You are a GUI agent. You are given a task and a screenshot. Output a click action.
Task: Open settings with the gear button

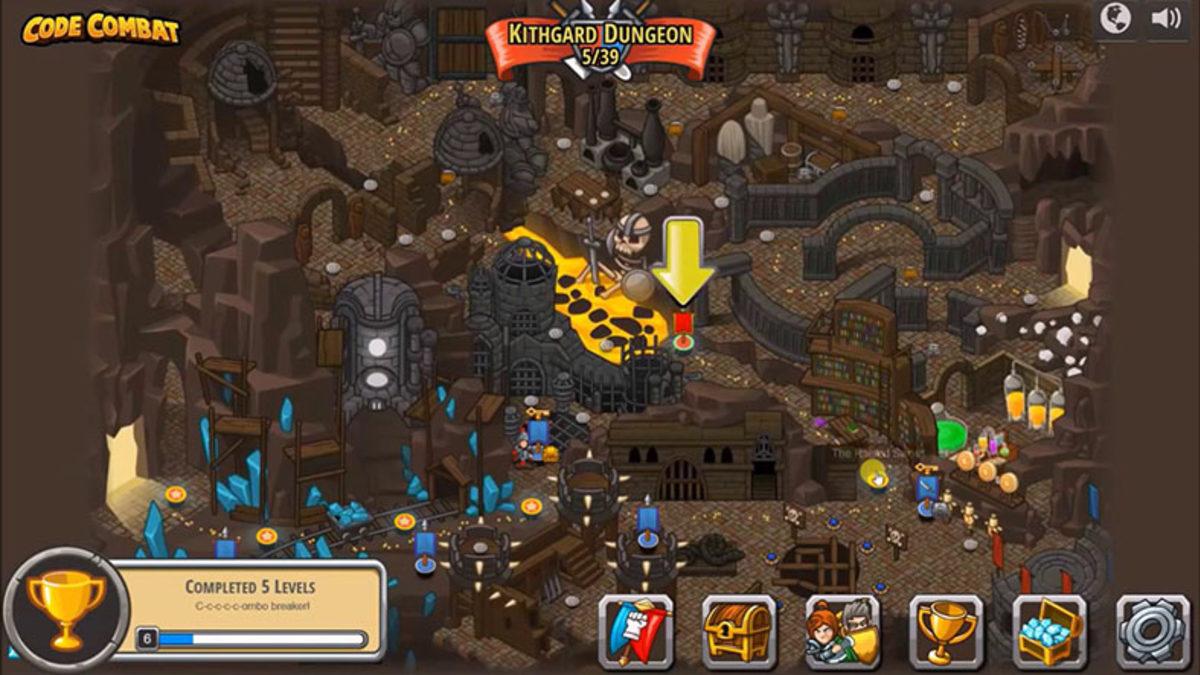[x=1153, y=631]
